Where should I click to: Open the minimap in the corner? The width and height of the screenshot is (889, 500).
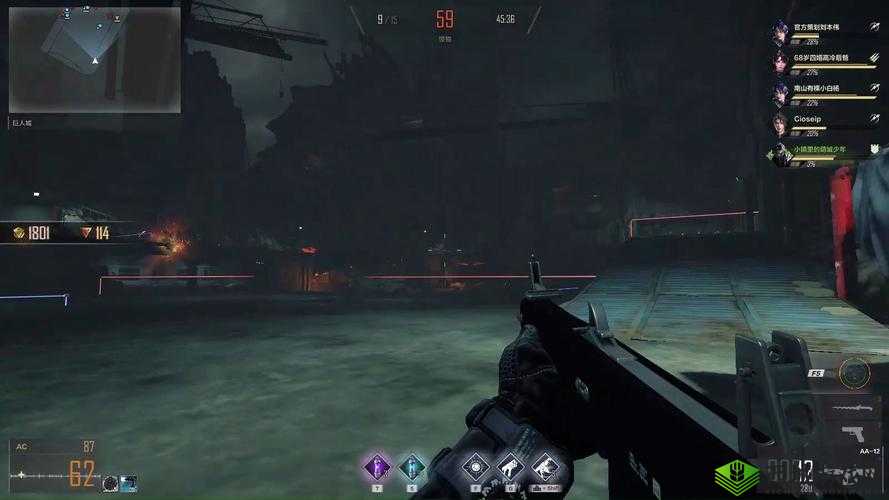pos(95,59)
